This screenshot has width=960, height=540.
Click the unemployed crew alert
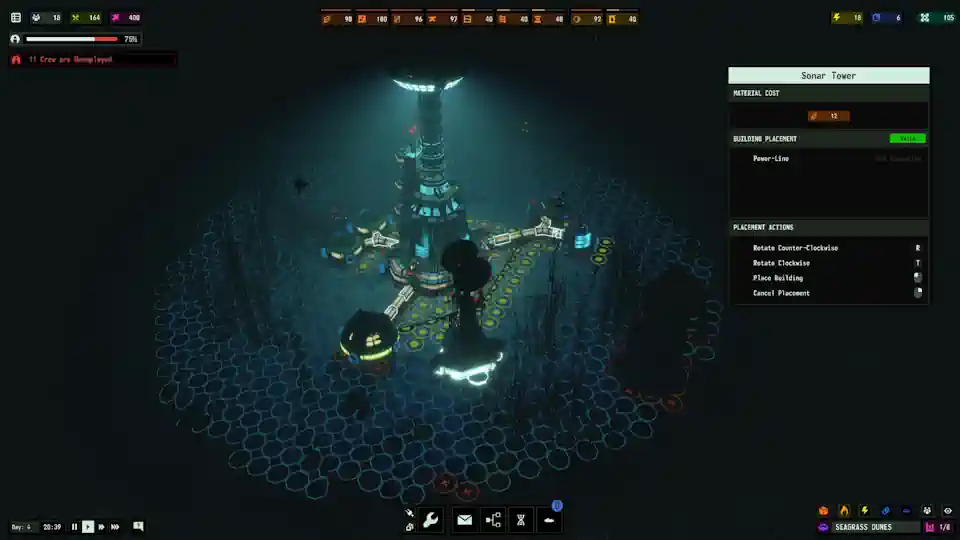coord(70,60)
